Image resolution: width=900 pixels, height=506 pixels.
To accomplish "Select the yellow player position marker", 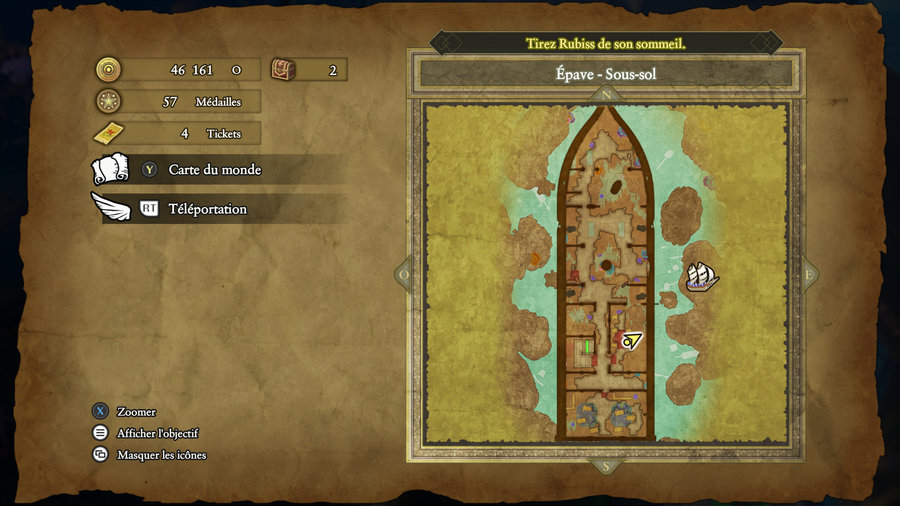I will 631,341.
